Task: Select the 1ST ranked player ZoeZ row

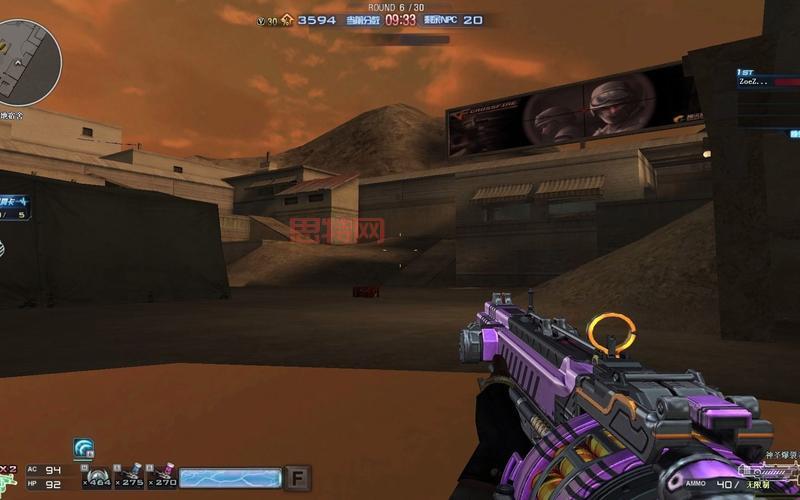Action: (754, 82)
